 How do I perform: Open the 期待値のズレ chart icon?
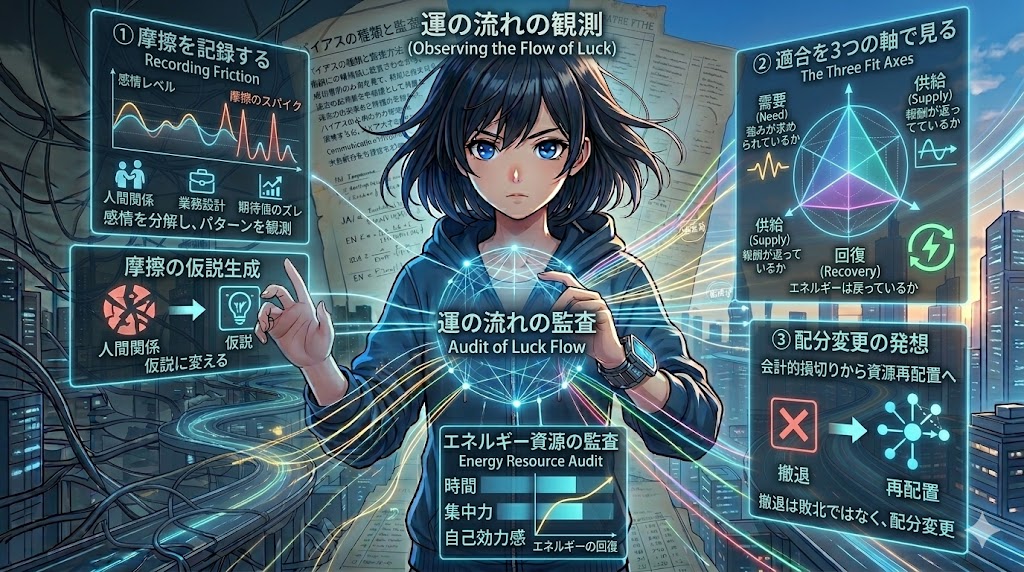click(269, 184)
